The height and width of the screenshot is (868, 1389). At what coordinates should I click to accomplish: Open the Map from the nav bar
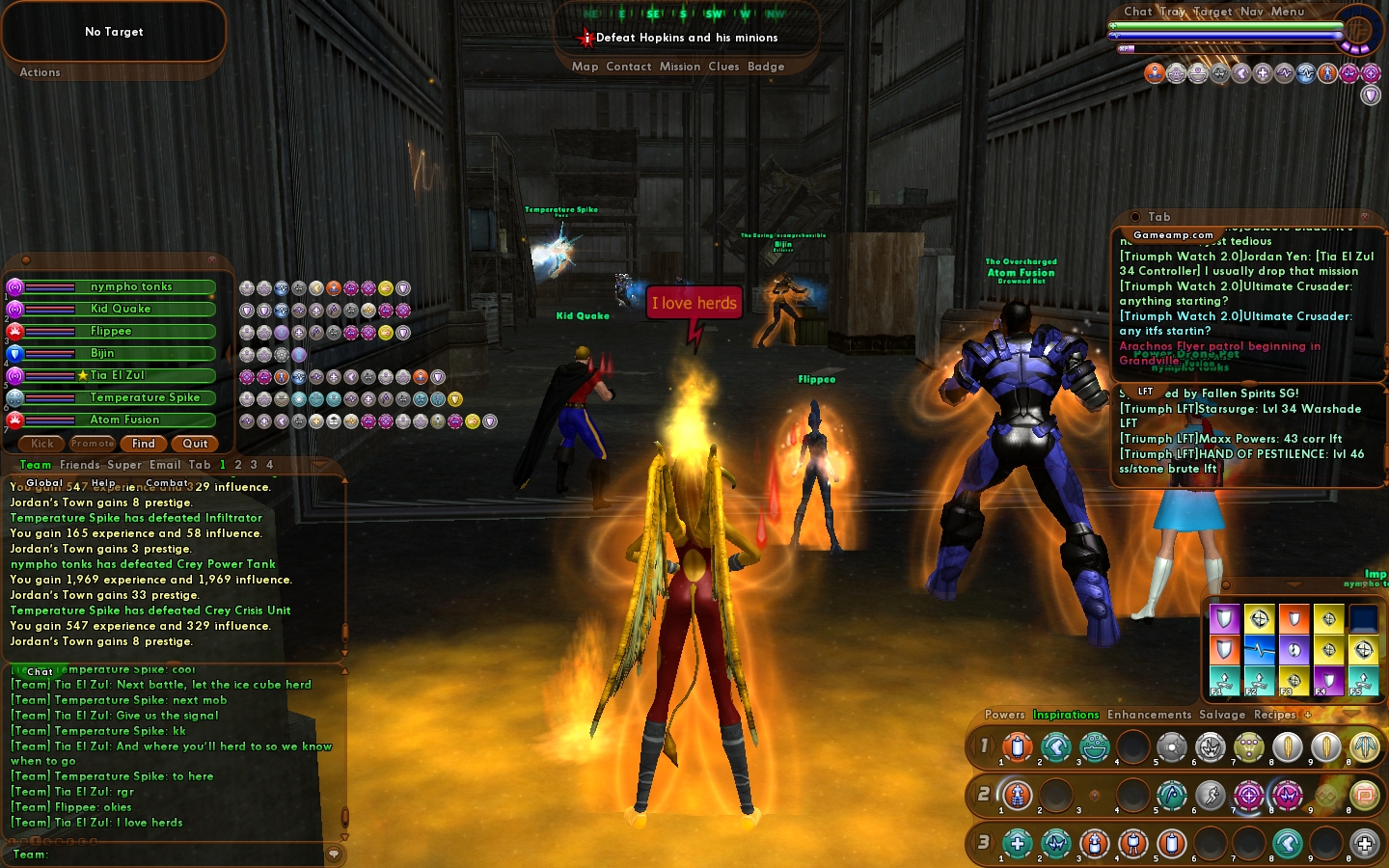click(585, 67)
